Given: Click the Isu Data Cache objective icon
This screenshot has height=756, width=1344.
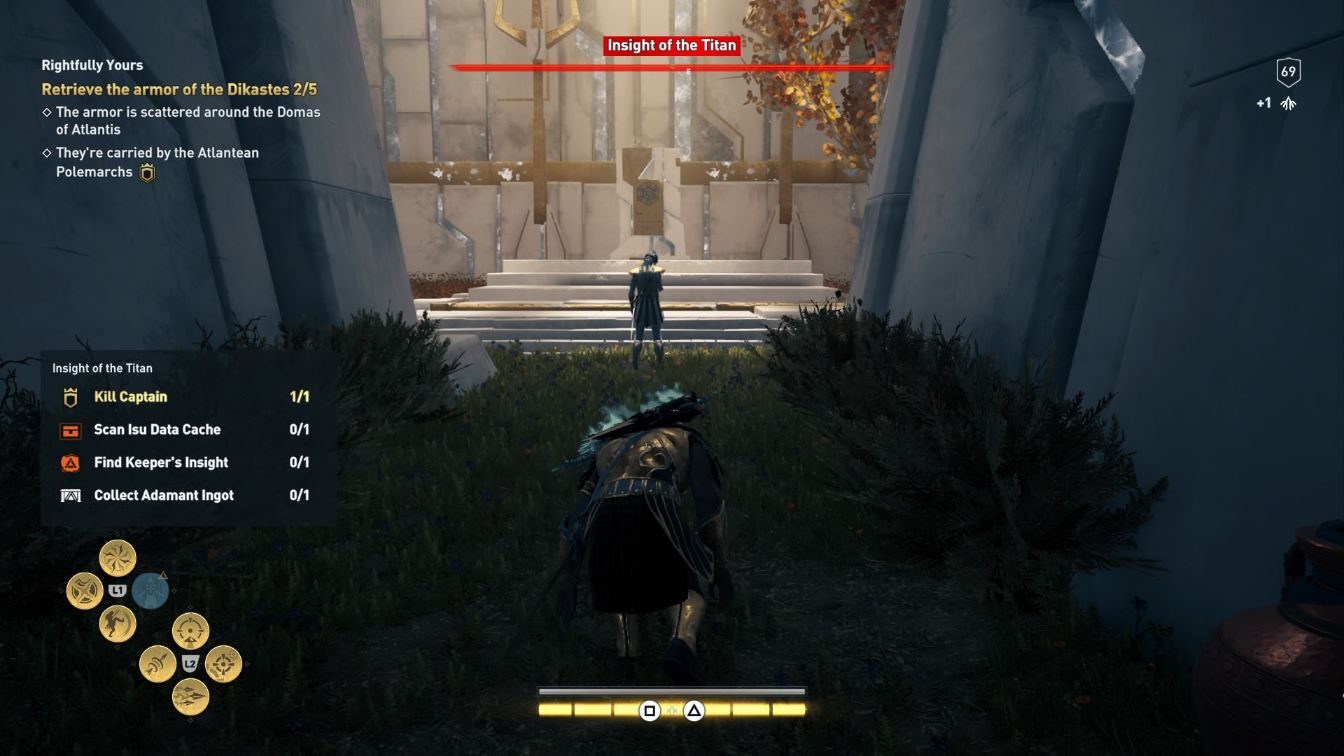Looking at the screenshot, I should coord(70,429).
